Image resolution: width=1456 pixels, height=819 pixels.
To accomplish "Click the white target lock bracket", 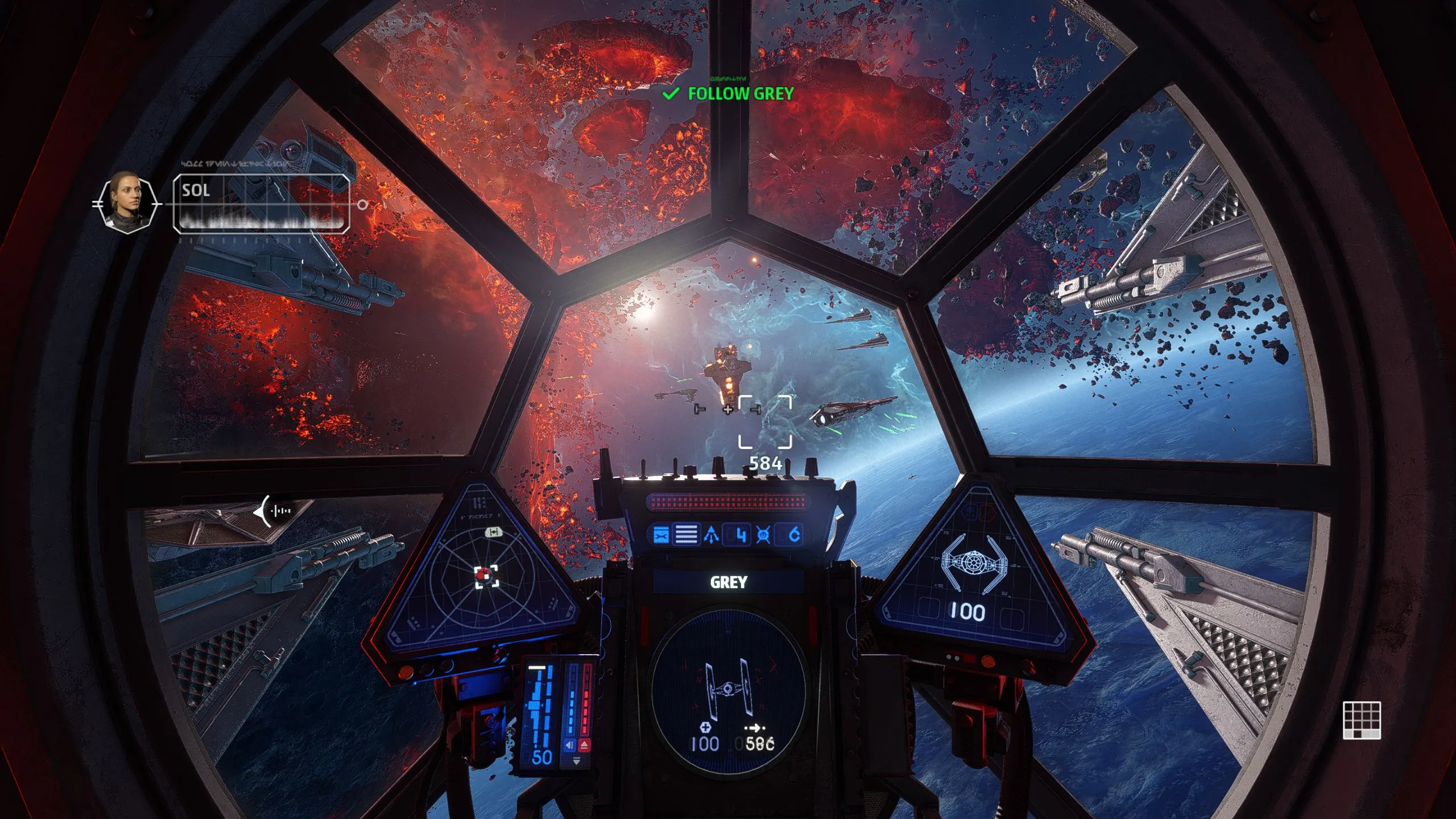I will pos(765,421).
